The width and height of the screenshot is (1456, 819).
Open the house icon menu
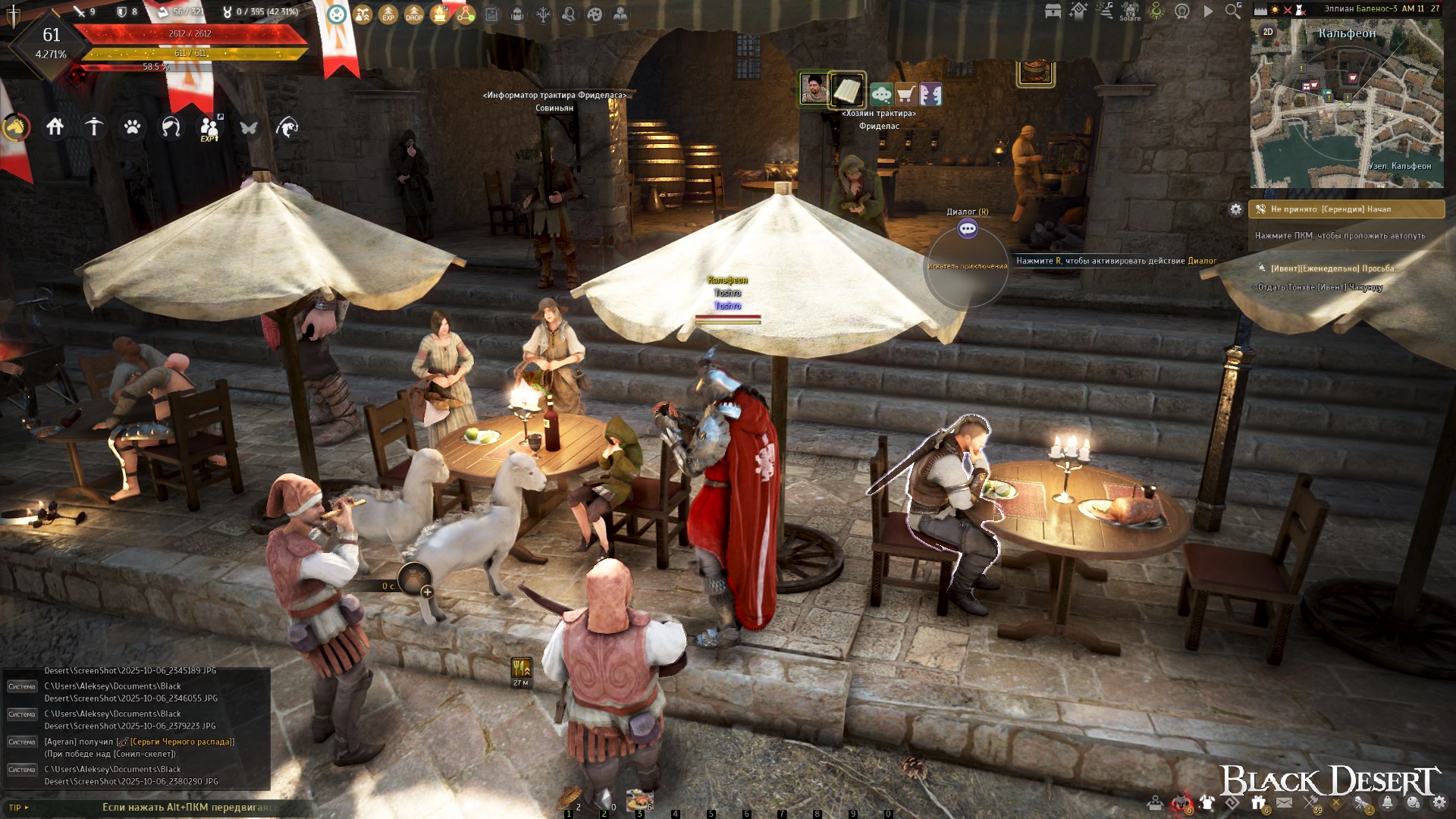click(55, 127)
